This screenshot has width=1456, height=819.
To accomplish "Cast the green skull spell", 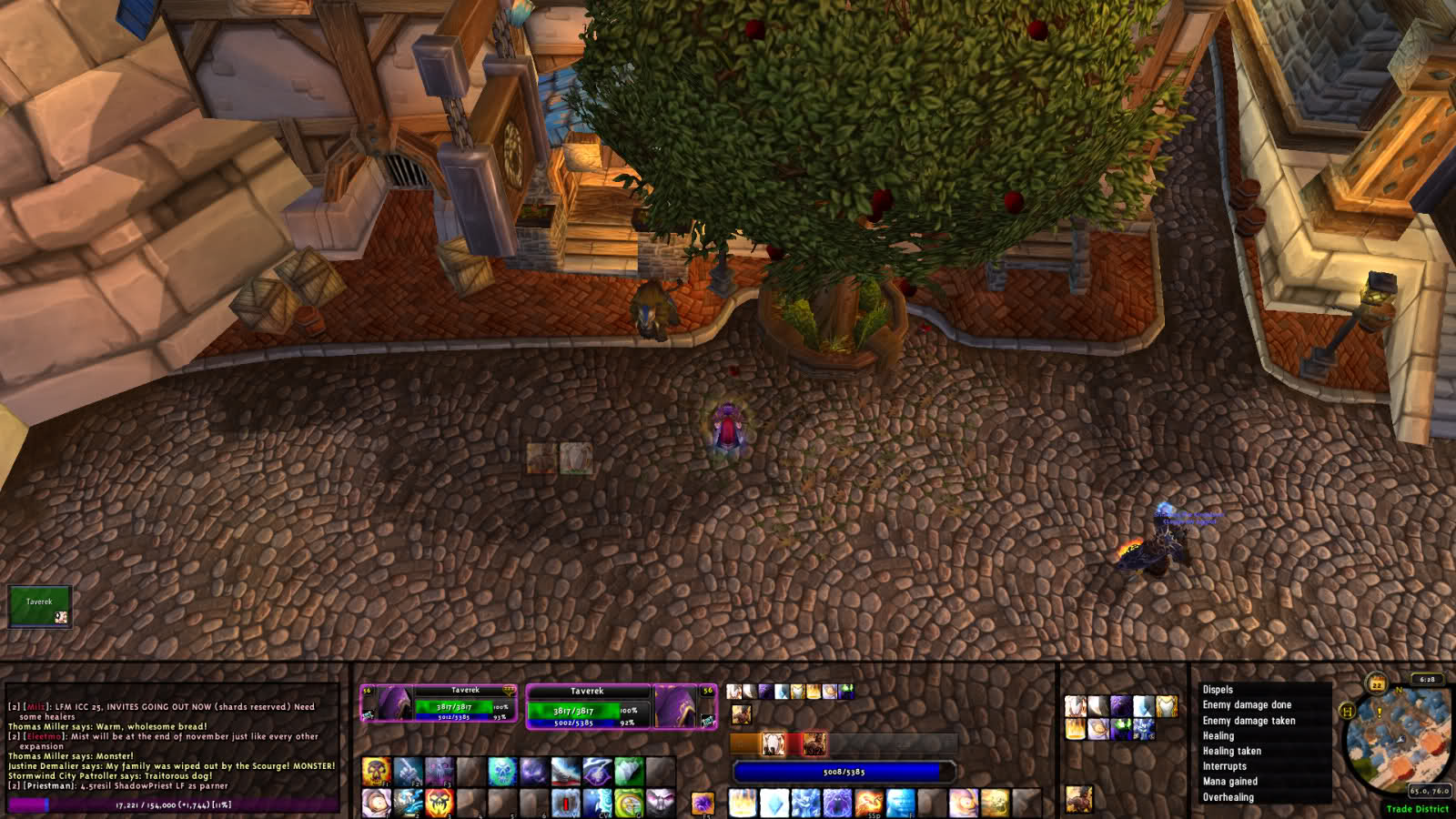I will pyautogui.click(x=501, y=772).
